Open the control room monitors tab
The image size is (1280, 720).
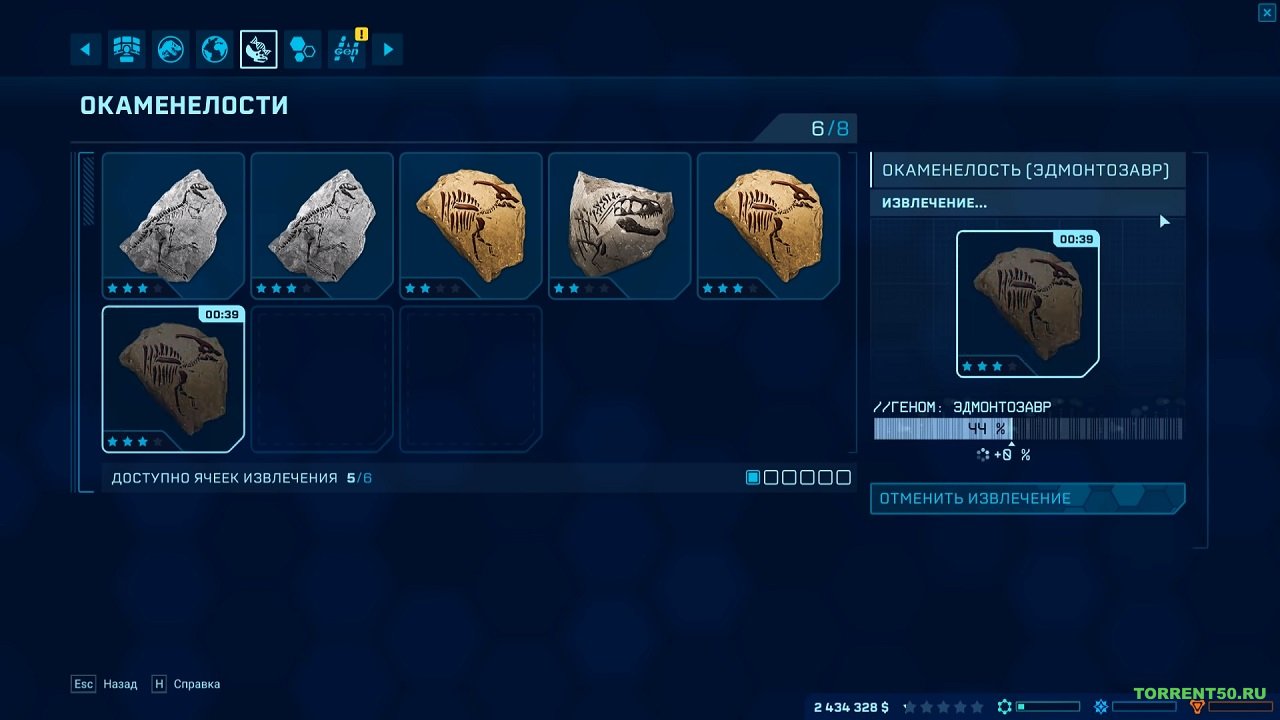(x=127, y=49)
